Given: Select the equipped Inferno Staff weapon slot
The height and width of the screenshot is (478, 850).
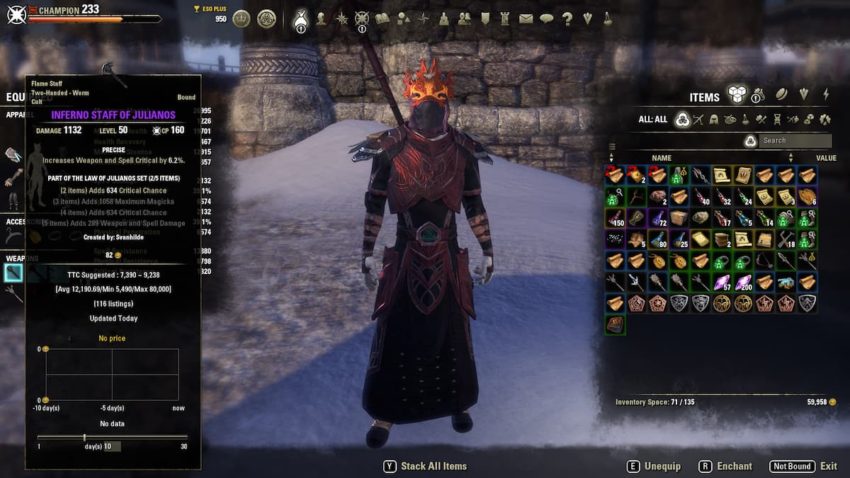Looking at the screenshot, I should (x=13, y=271).
